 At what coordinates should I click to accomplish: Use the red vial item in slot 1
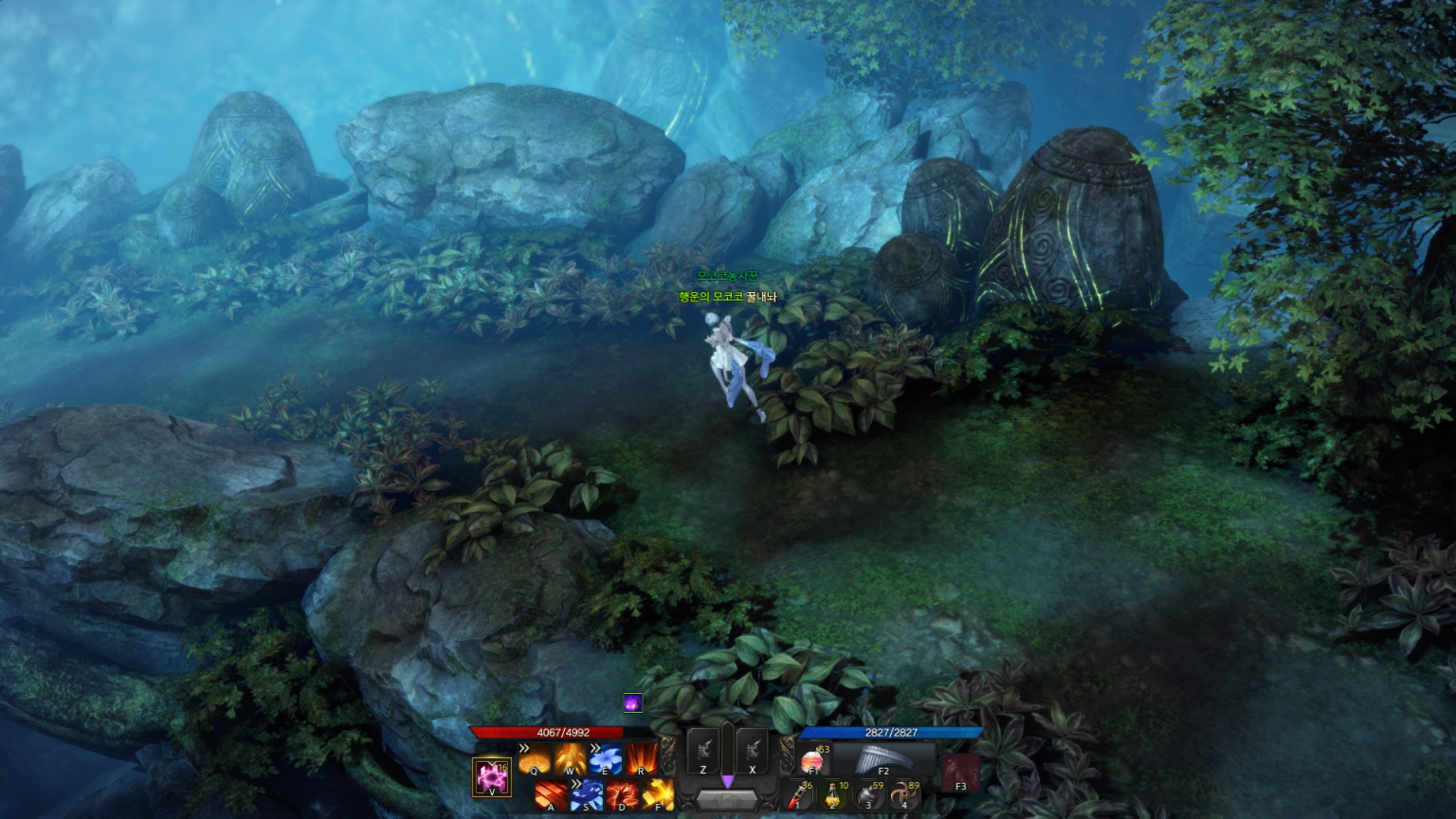pyautogui.click(x=798, y=795)
